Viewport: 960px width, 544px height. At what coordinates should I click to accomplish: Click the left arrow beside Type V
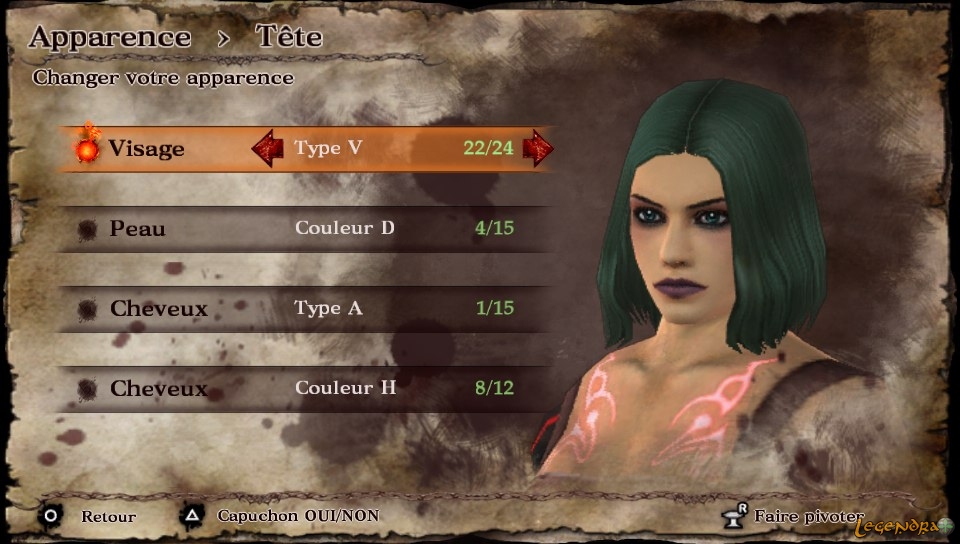click(x=267, y=149)
